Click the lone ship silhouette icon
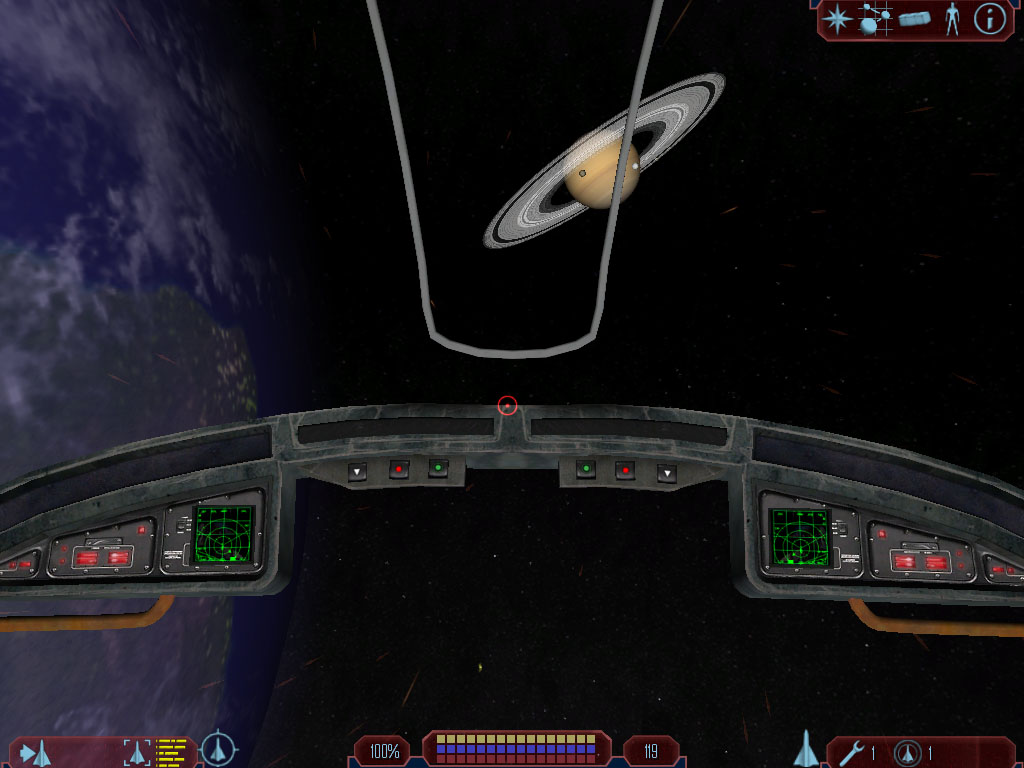The height and width of the screenshot is (768, 1024). pyautogui.click(x=806, y=748)
